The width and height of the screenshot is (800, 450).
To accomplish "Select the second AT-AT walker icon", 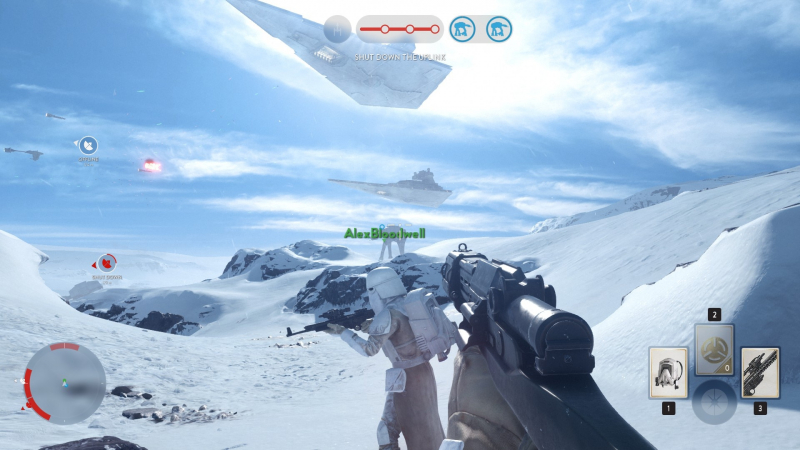I will point(499,29).
